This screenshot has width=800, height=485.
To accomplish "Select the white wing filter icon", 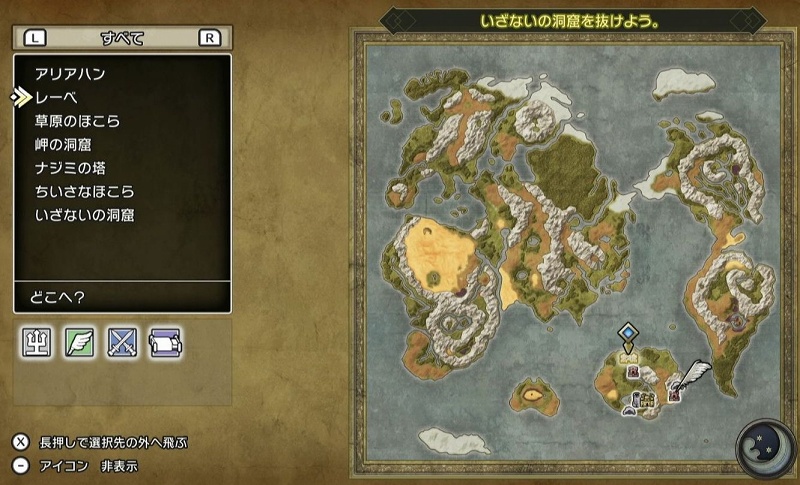I will [79, 343].
